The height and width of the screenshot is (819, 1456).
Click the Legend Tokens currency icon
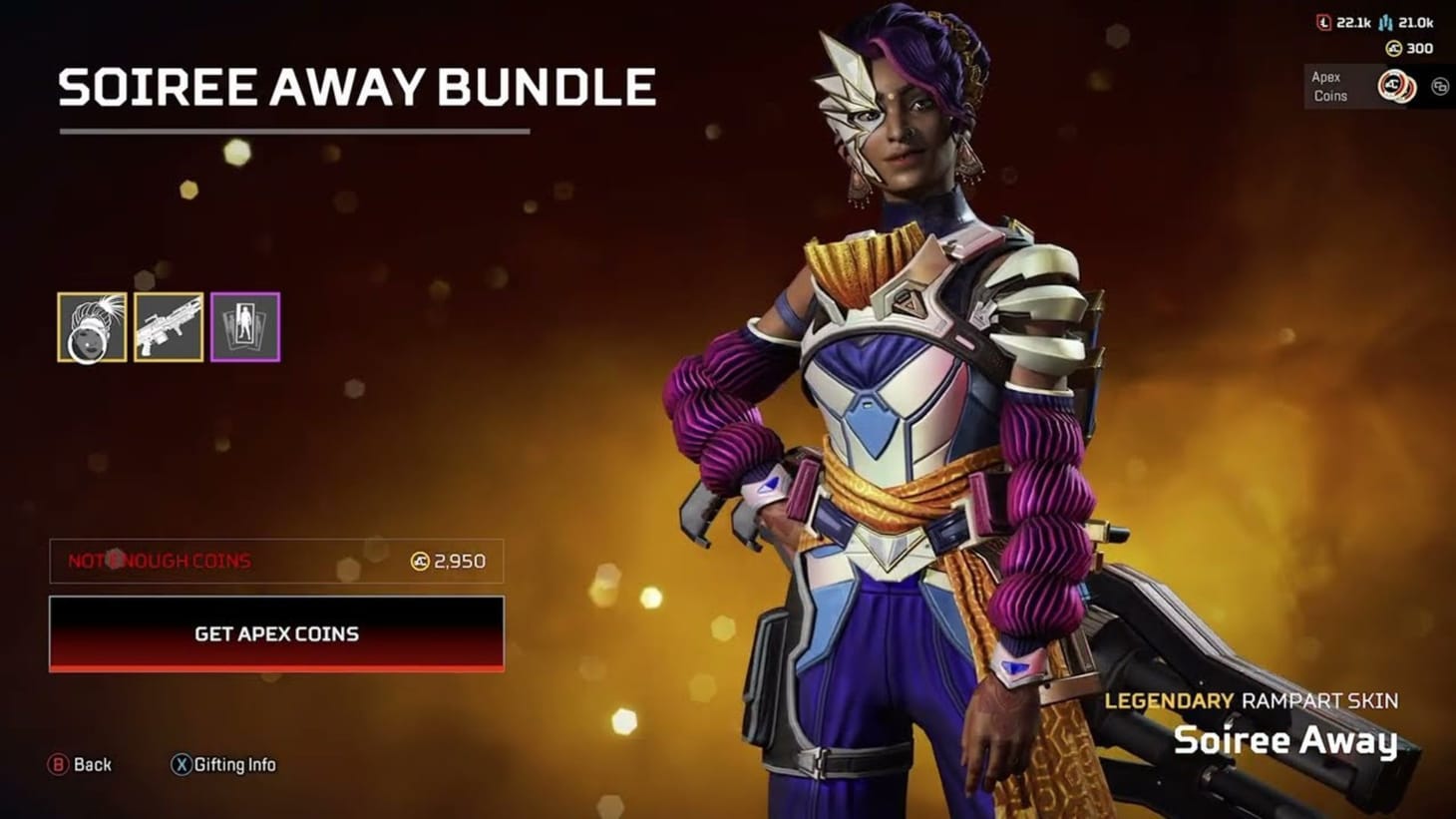(1323, 22)
